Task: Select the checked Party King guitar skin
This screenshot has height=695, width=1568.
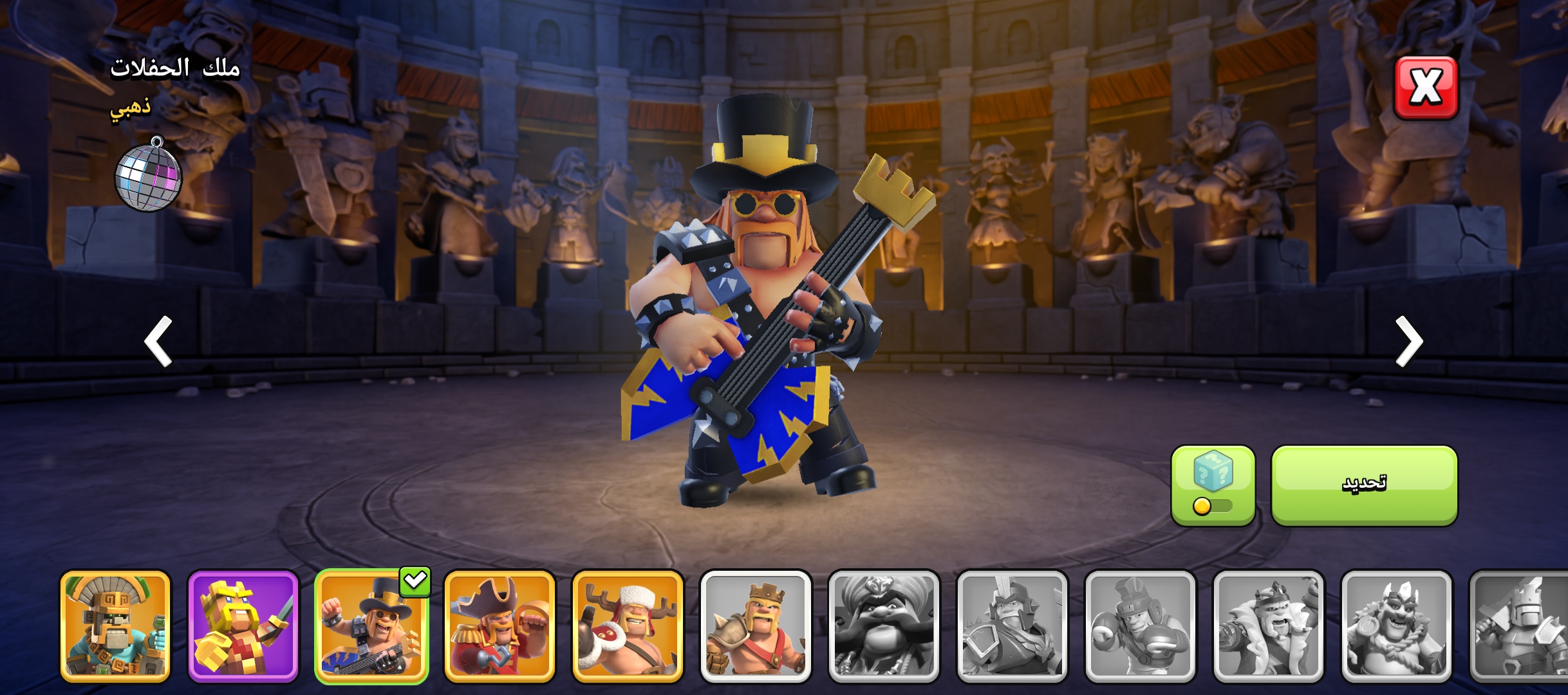Action: click(371, 626)
